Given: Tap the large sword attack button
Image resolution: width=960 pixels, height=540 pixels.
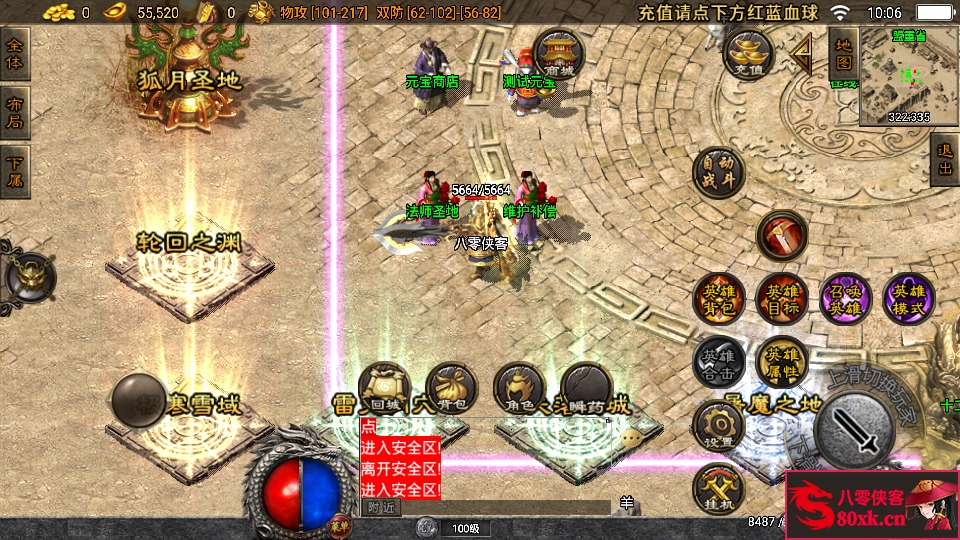Looking at the screenshot, I should (853, 426).
